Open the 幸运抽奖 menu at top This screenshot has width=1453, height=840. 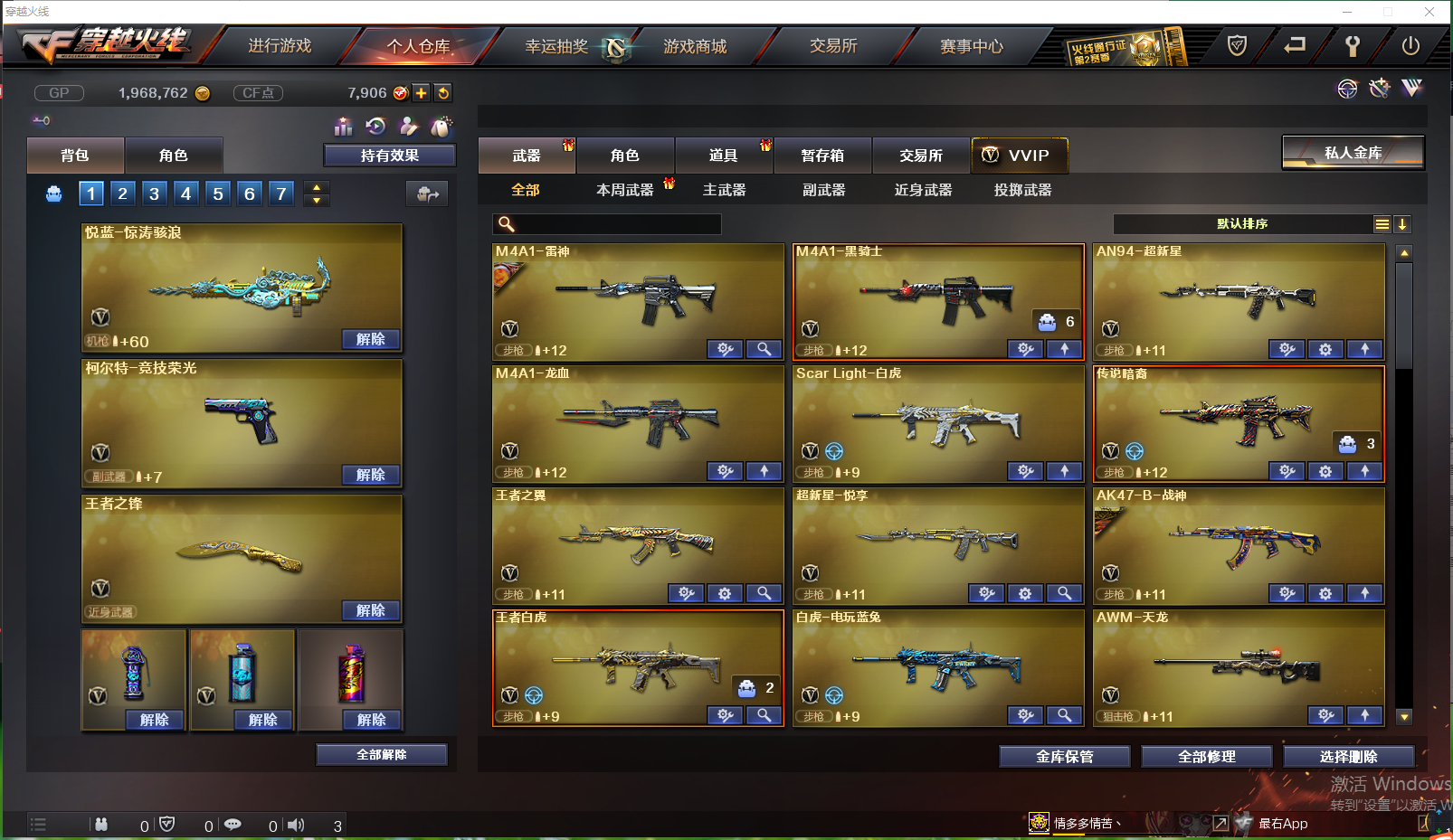coord(556,46)
